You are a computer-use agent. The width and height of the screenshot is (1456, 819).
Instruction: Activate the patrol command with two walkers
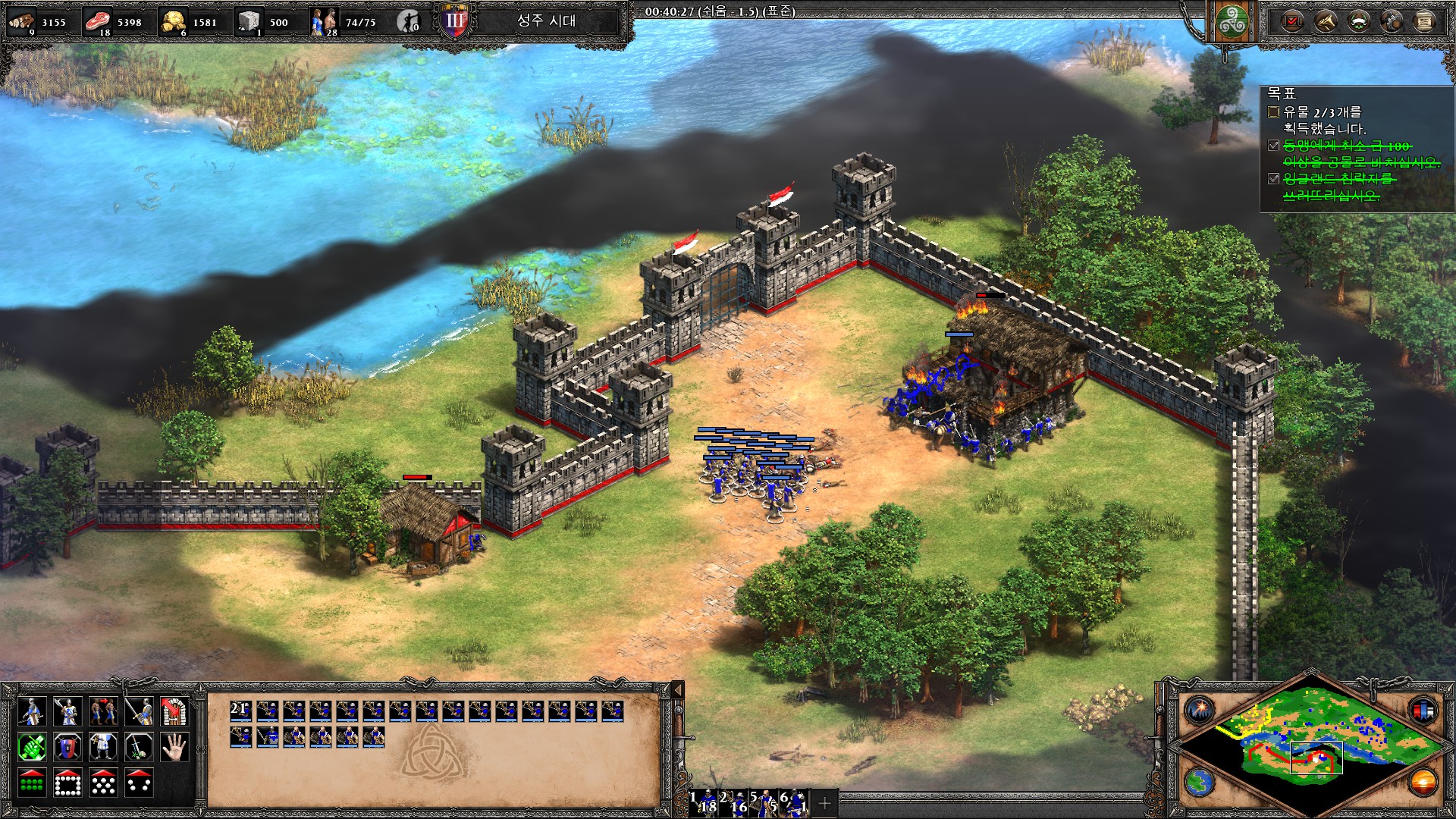[x=102, y=711]
